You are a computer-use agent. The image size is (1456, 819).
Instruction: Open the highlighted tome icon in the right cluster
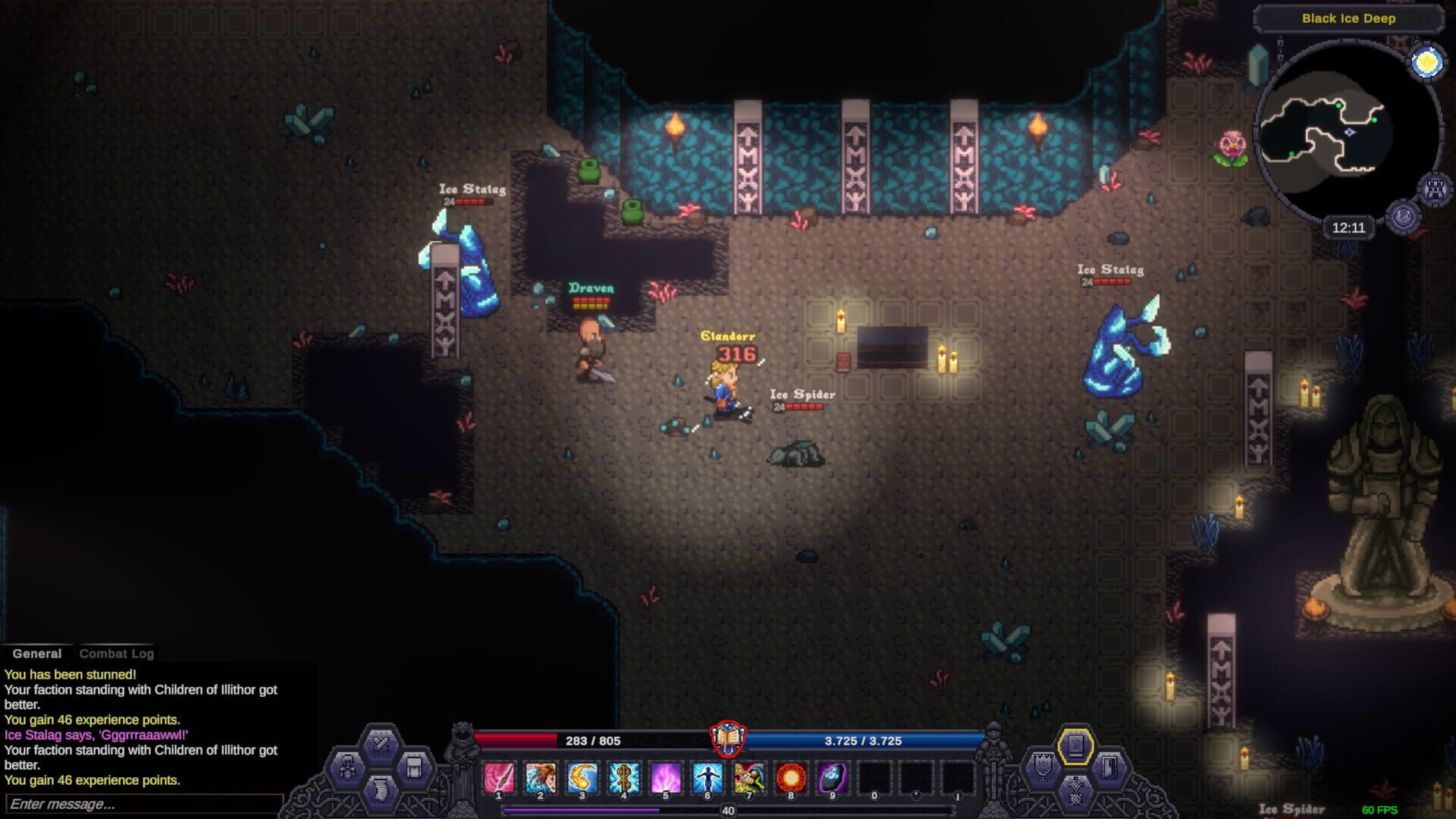pos(1075,746)
